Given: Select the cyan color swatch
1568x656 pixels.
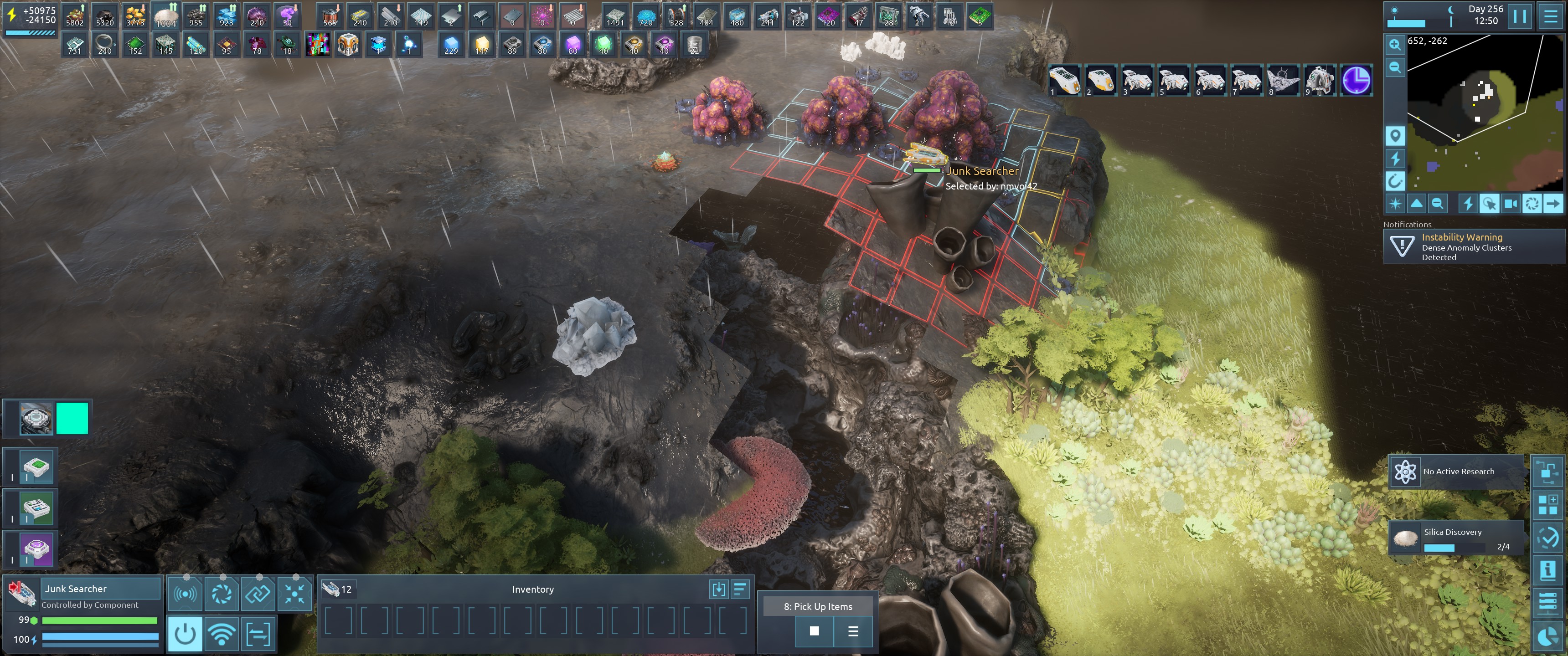Looking at the screenshot, I should point(72,418).
